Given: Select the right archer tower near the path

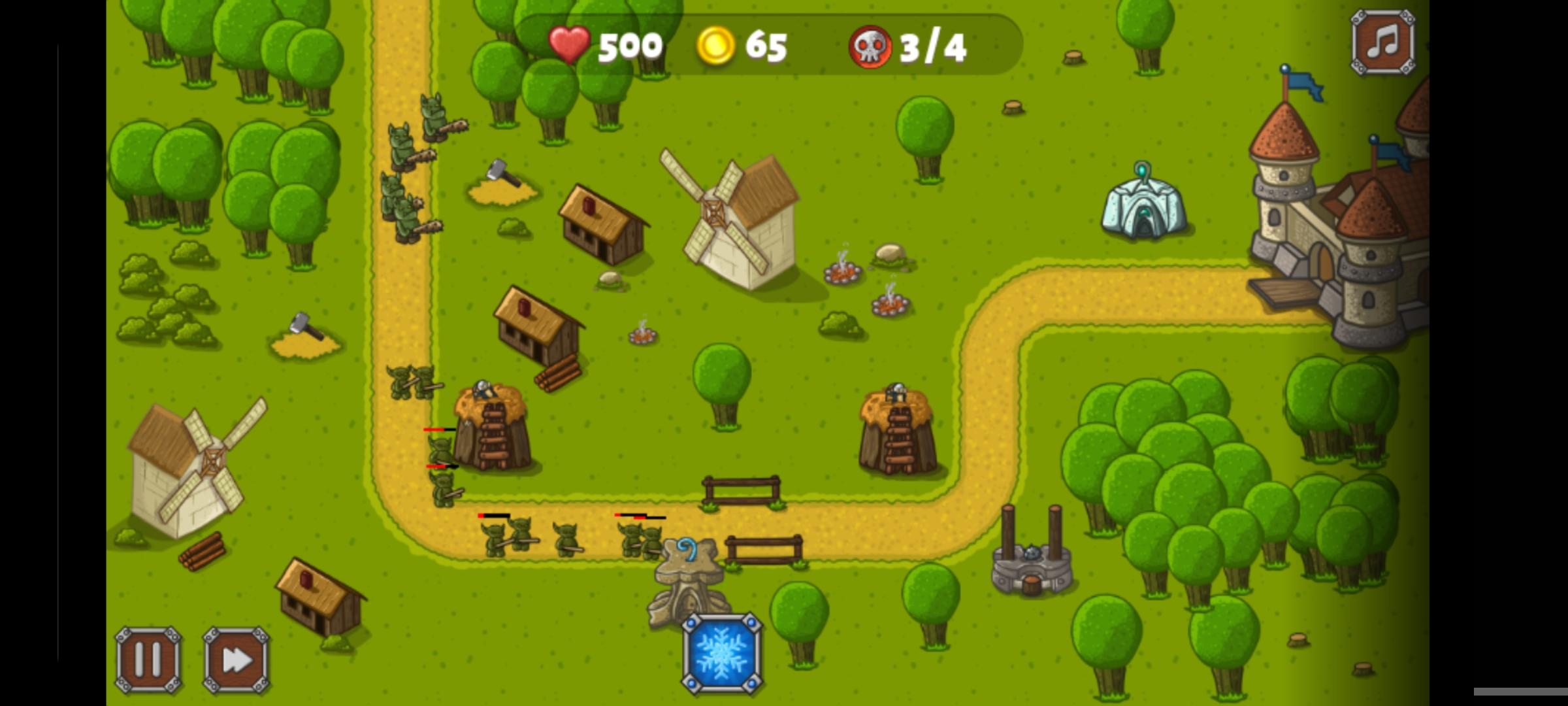Looking at the screenshot, I should pyautogui.click(x=898, y=425).
